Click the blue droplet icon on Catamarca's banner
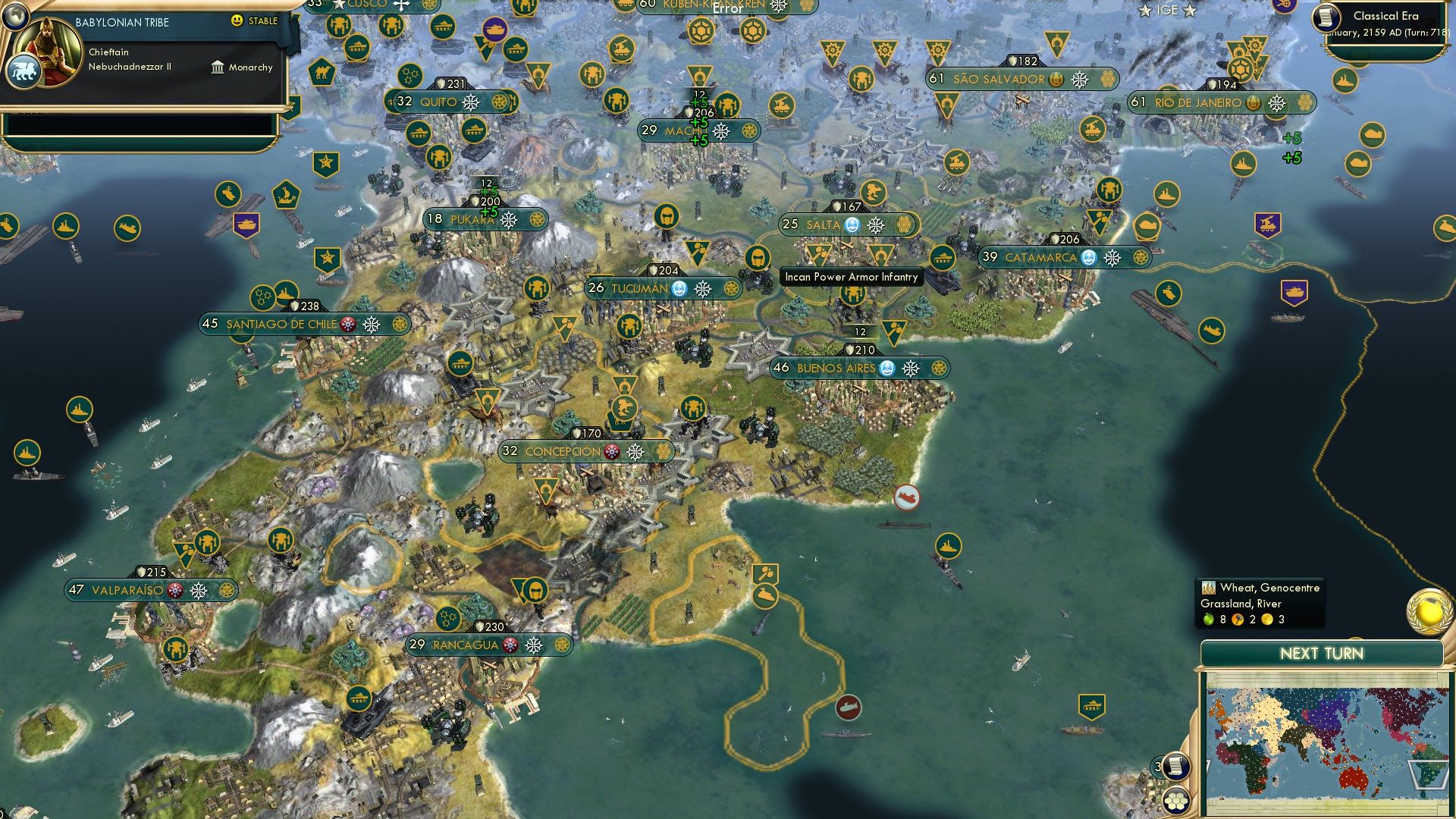This screenshot has height=819, width=1456. click(1090, 258)
